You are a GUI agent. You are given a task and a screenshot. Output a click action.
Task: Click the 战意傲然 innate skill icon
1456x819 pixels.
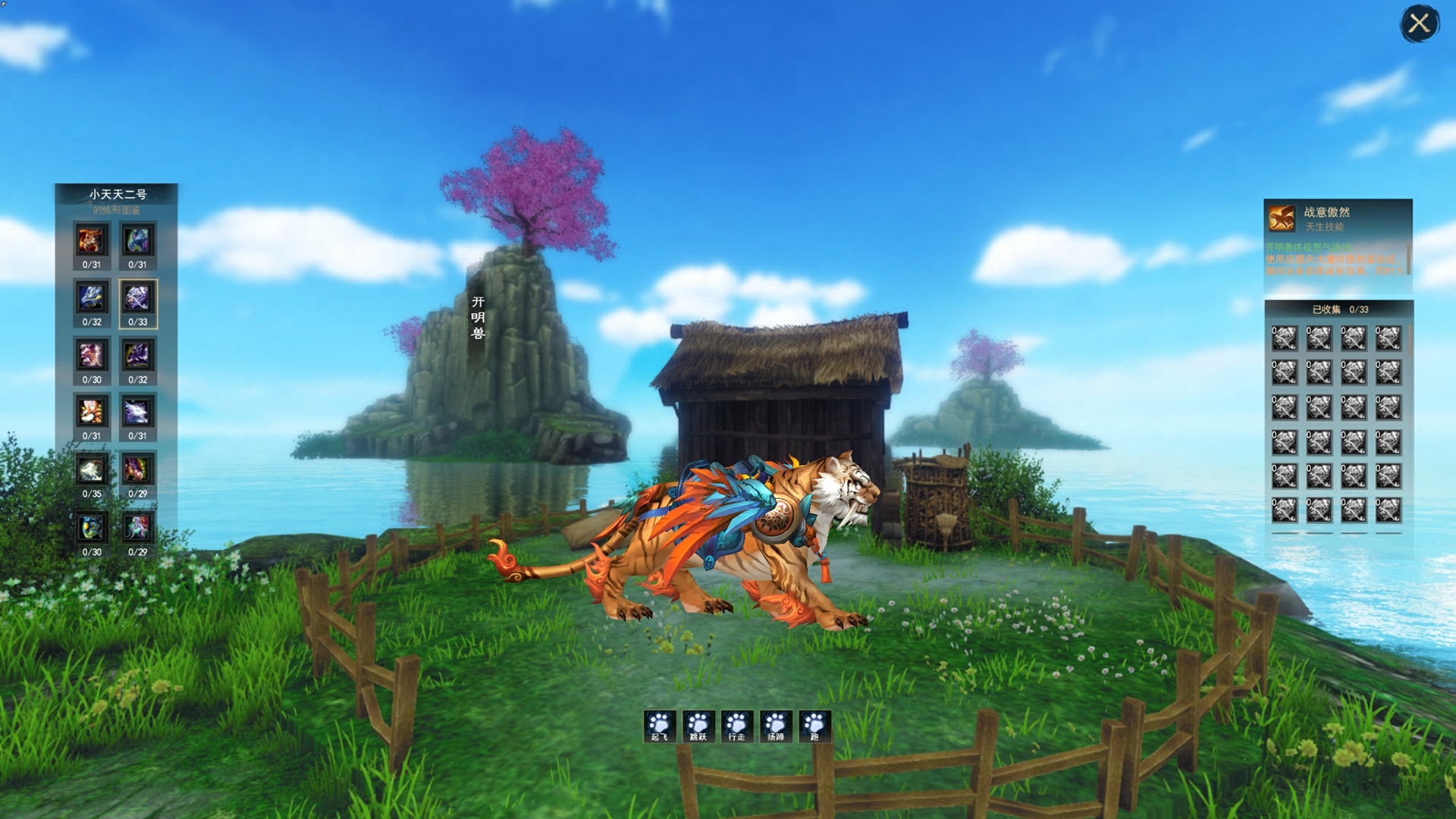1282,218
